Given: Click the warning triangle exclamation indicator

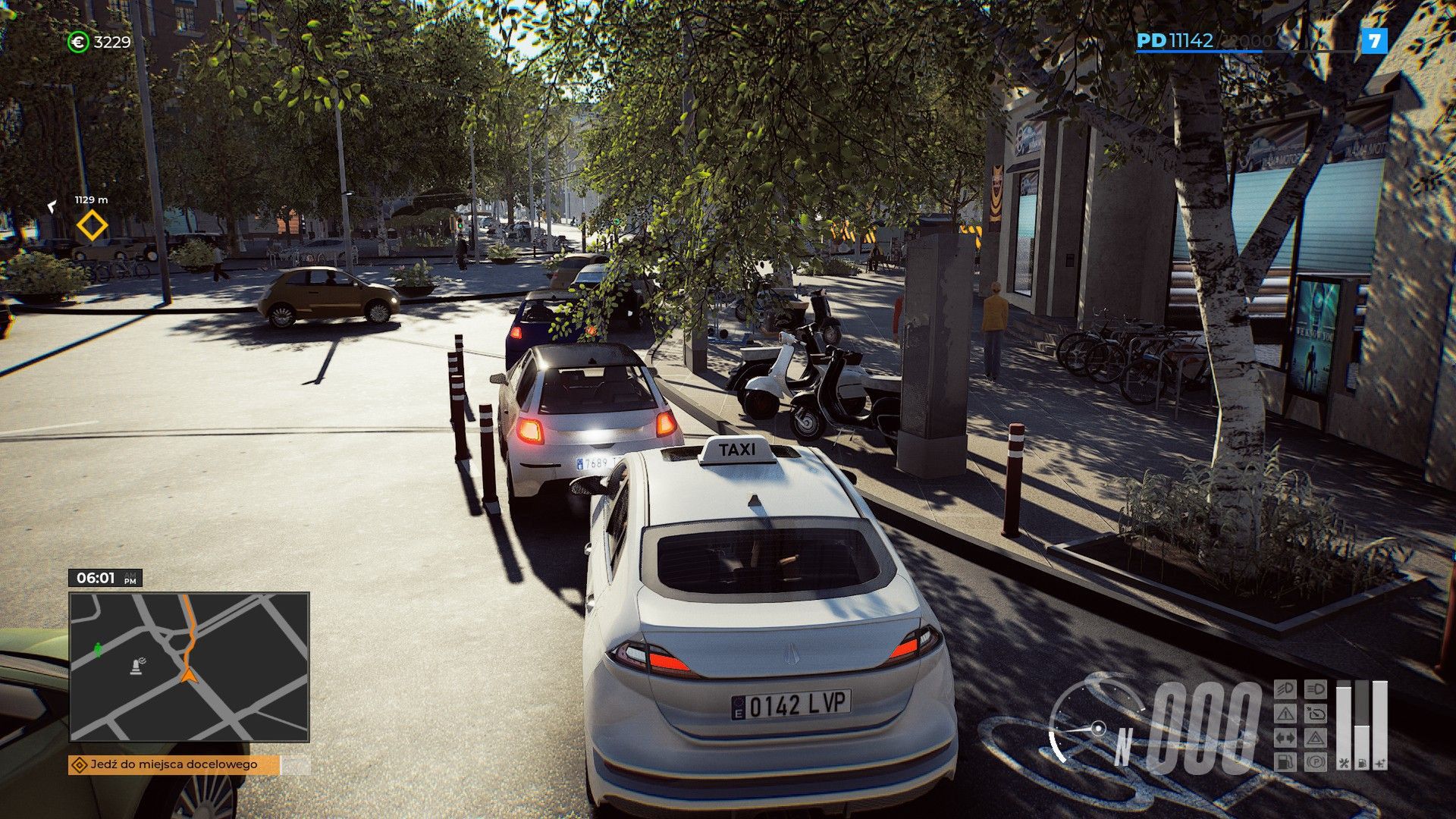Looking at the screenshot, I should point(1285,714).
